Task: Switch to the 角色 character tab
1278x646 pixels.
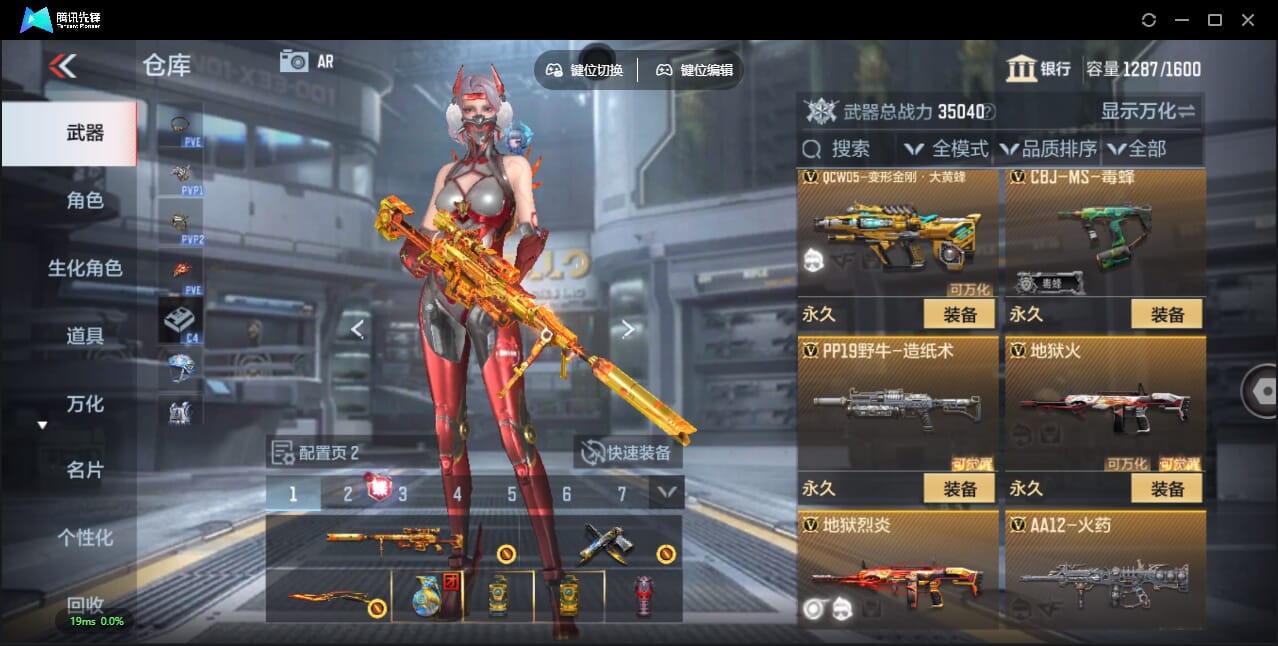Action: click(85, 201)
